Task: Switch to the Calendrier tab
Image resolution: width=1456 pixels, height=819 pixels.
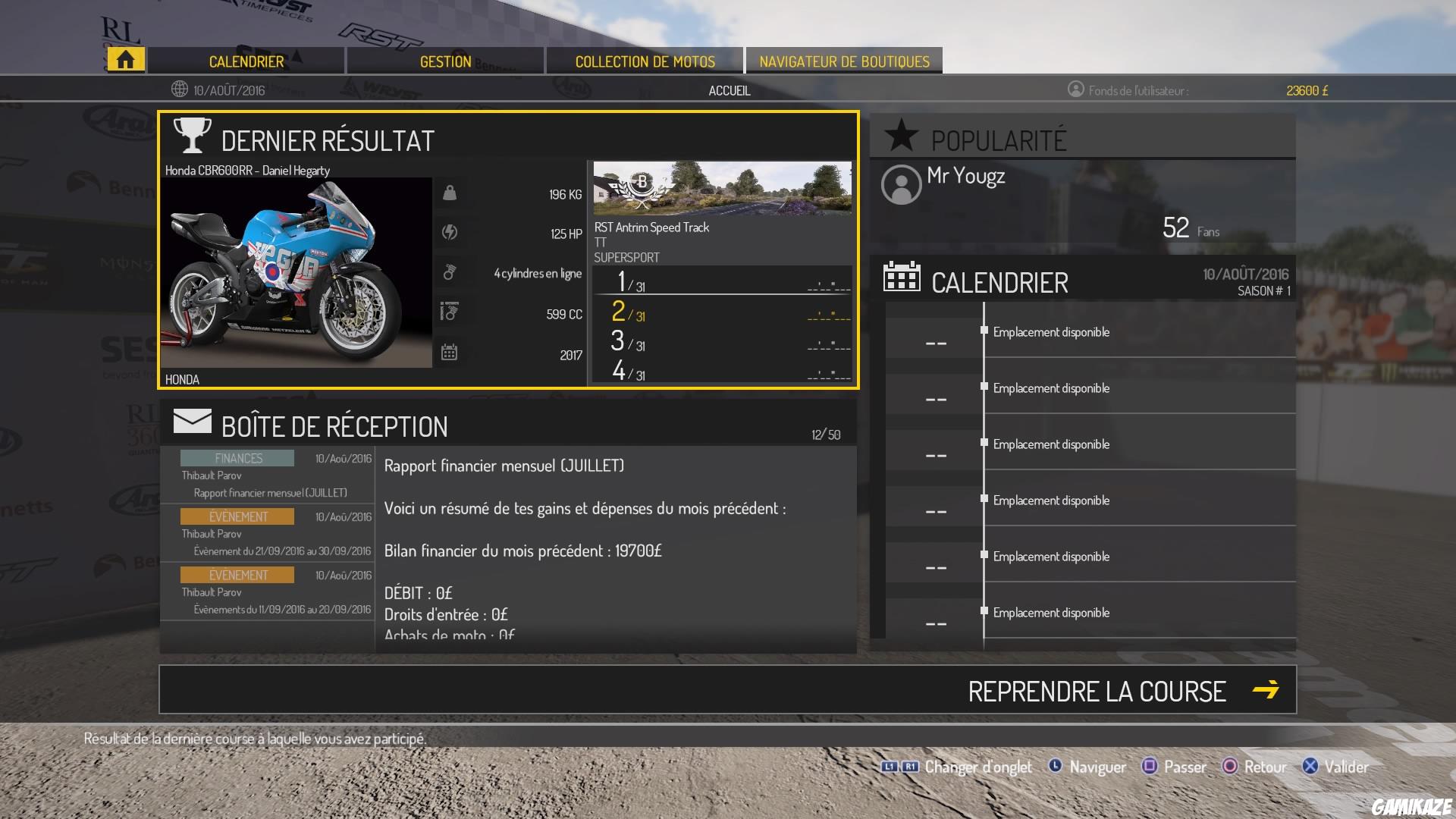Action: (246, 61)
